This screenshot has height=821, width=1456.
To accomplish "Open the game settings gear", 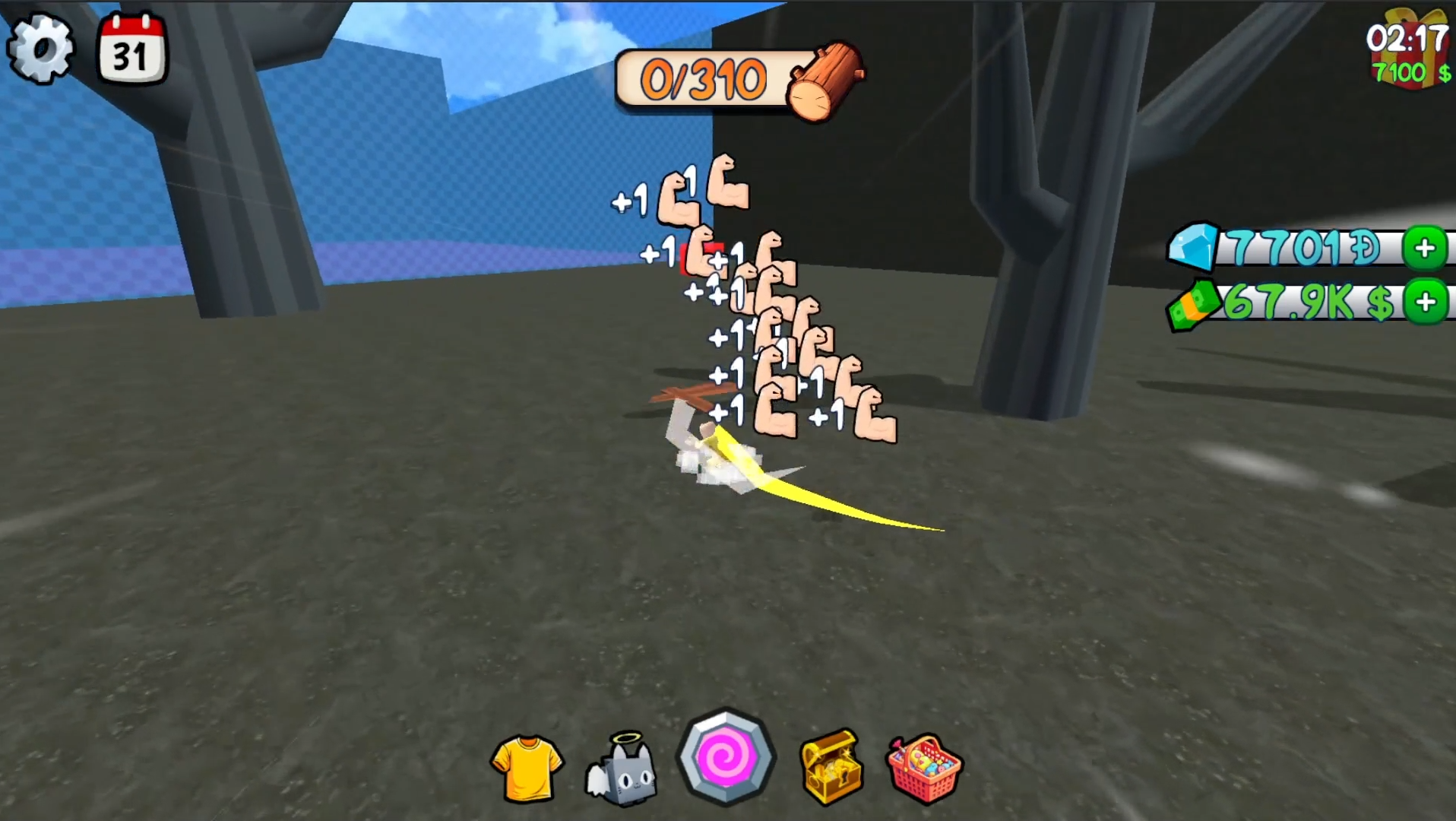I will tap(43, 48).
